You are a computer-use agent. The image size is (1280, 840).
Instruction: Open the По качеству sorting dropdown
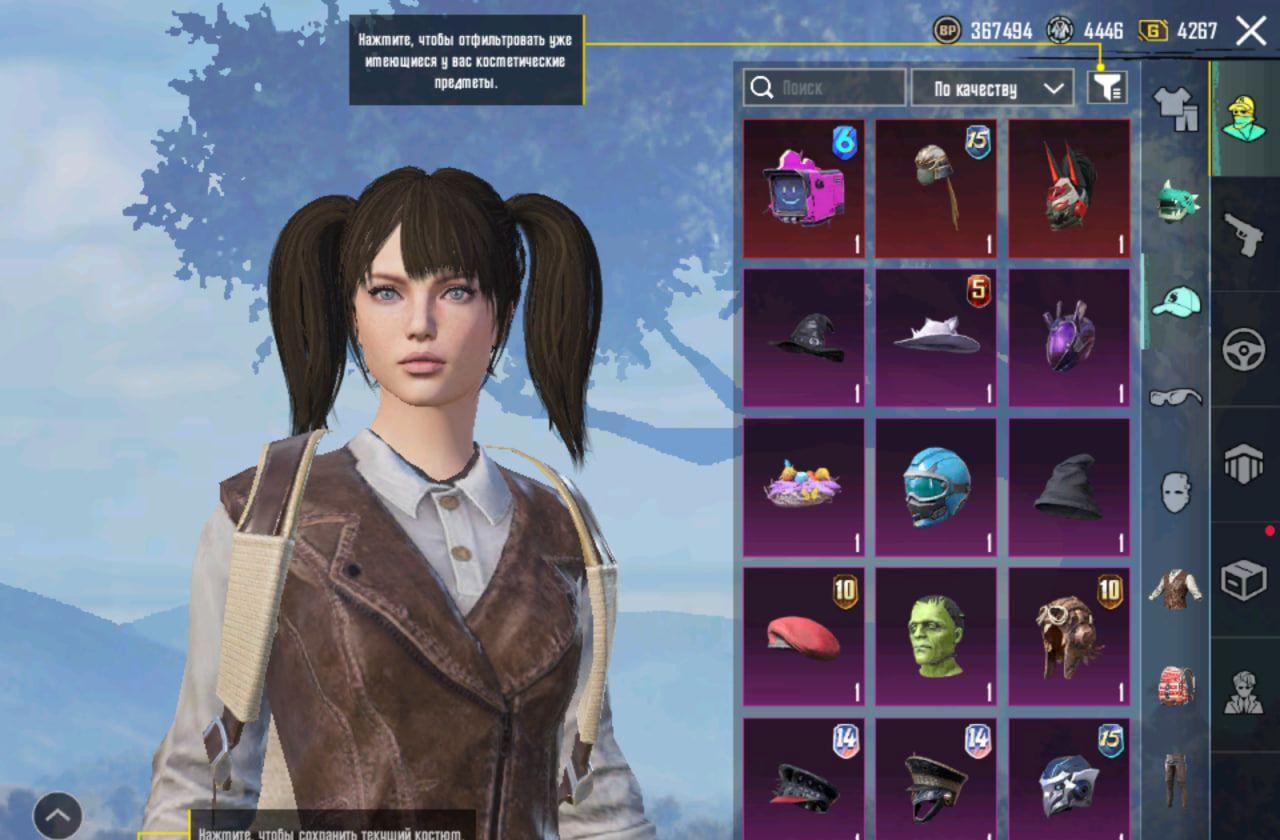tap(992, 88)
